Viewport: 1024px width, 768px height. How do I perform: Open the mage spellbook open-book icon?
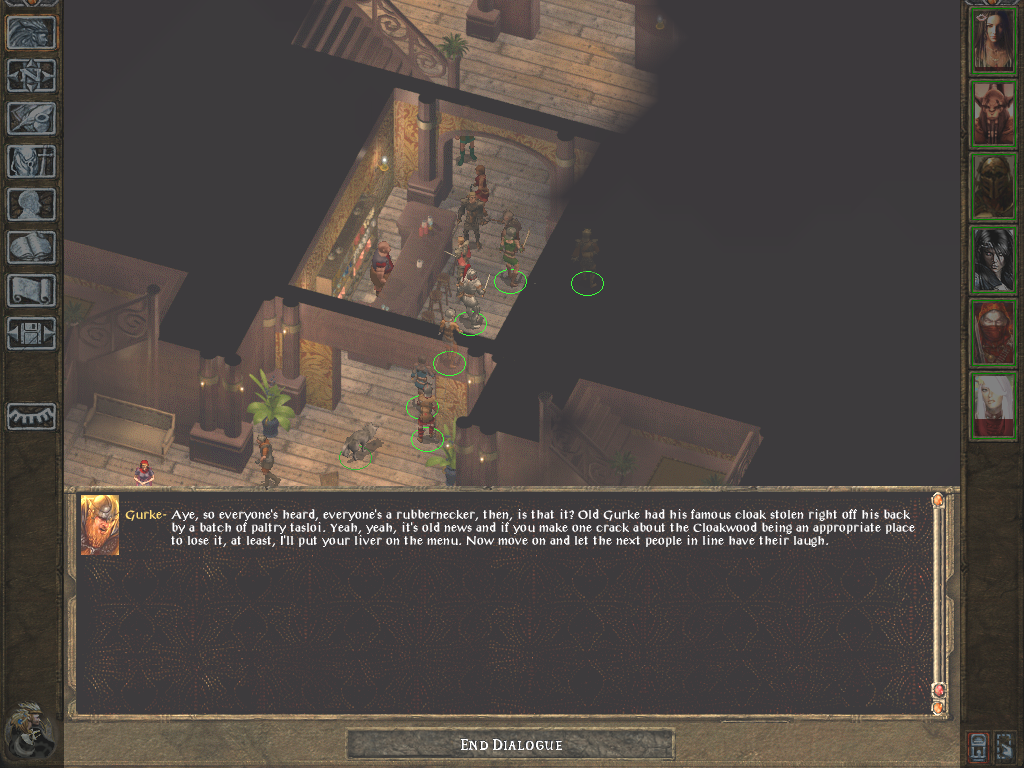[x=31, y=247]
